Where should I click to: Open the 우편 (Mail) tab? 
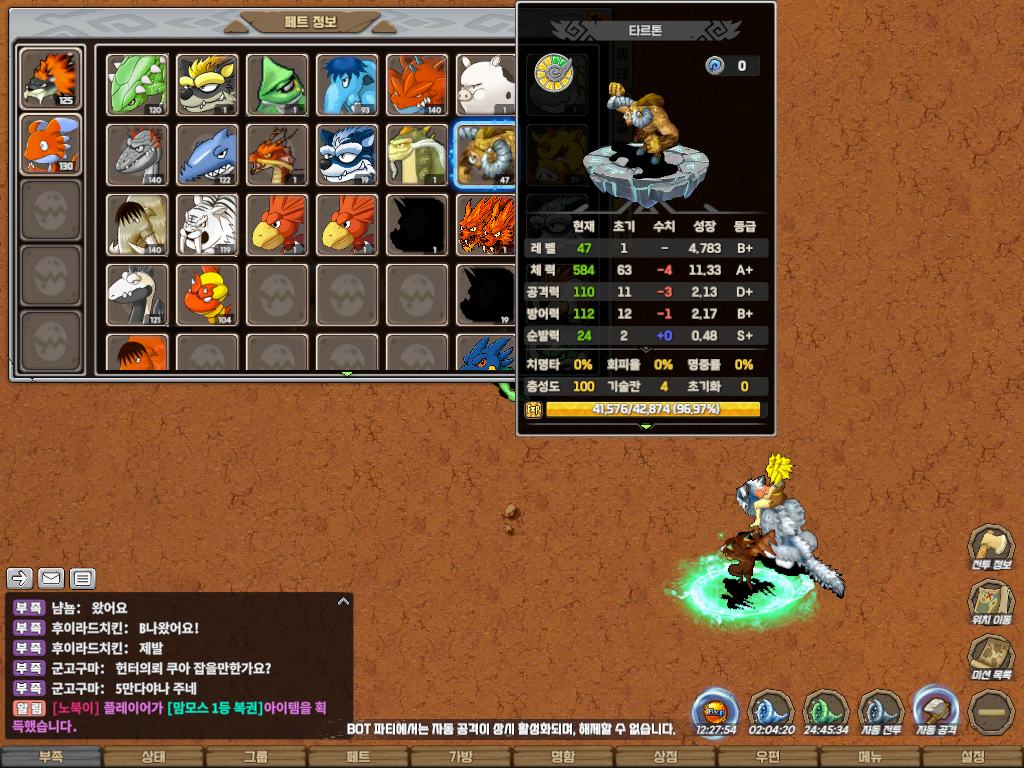767,757
